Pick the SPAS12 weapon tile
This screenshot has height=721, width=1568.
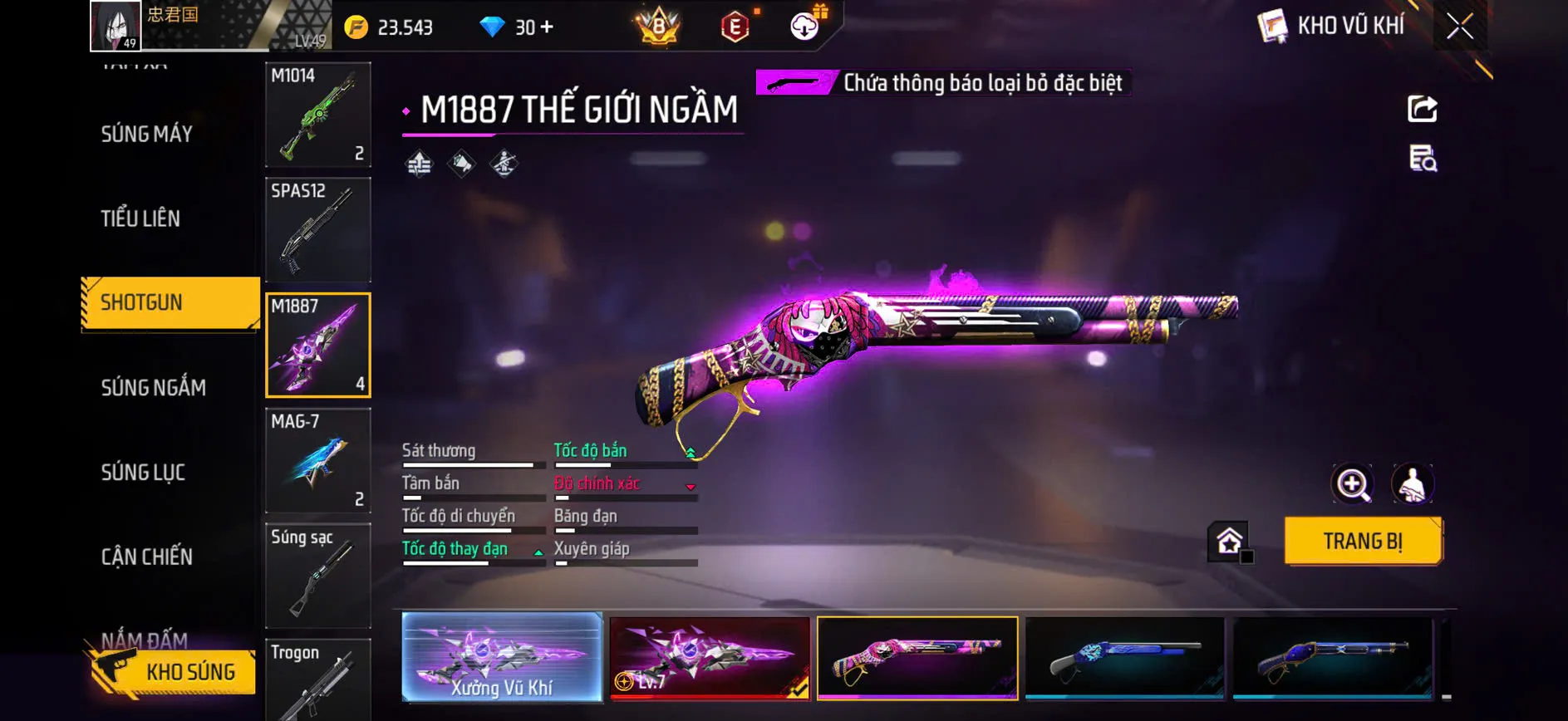point(317,230)
